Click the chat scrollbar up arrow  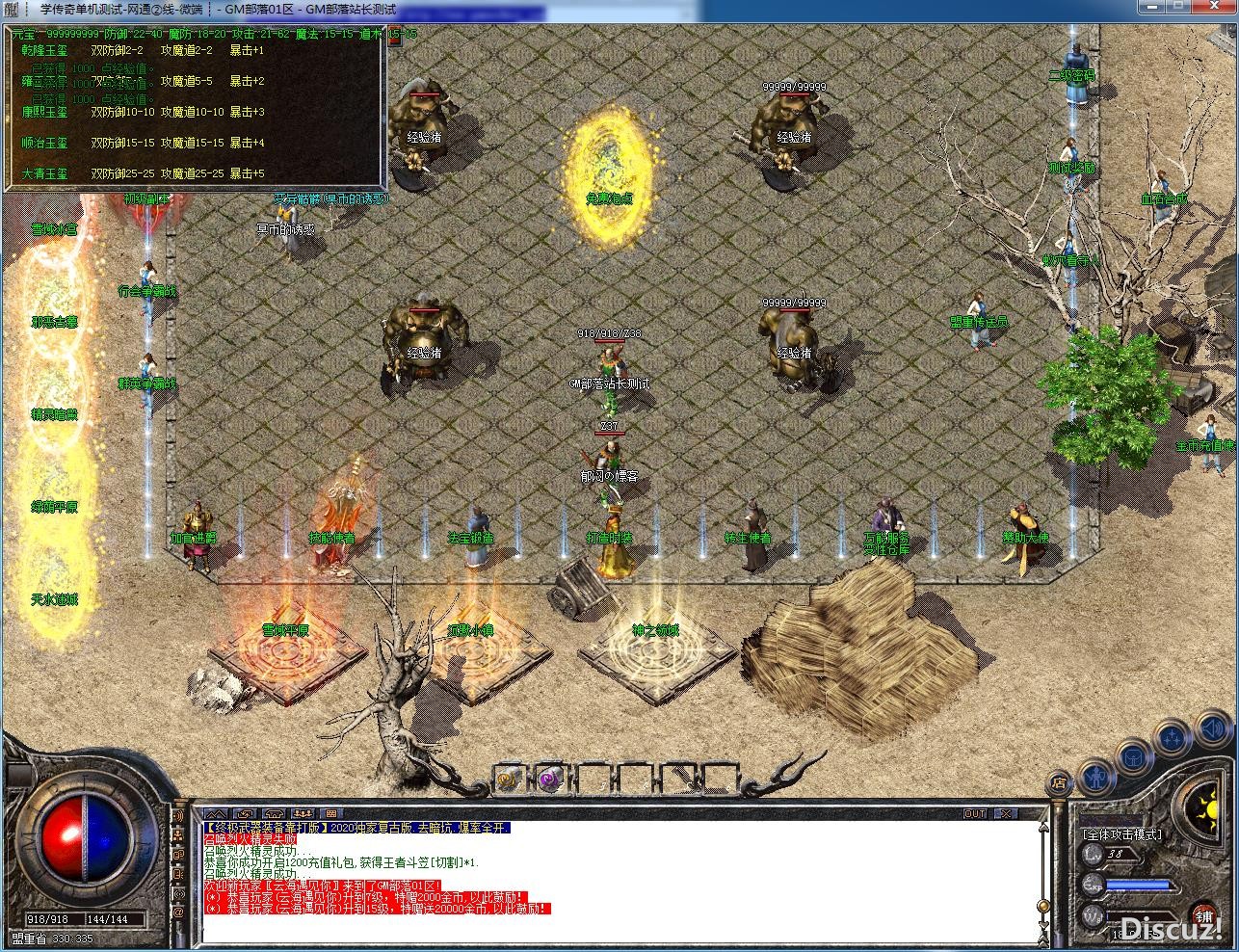point(1041,827)
